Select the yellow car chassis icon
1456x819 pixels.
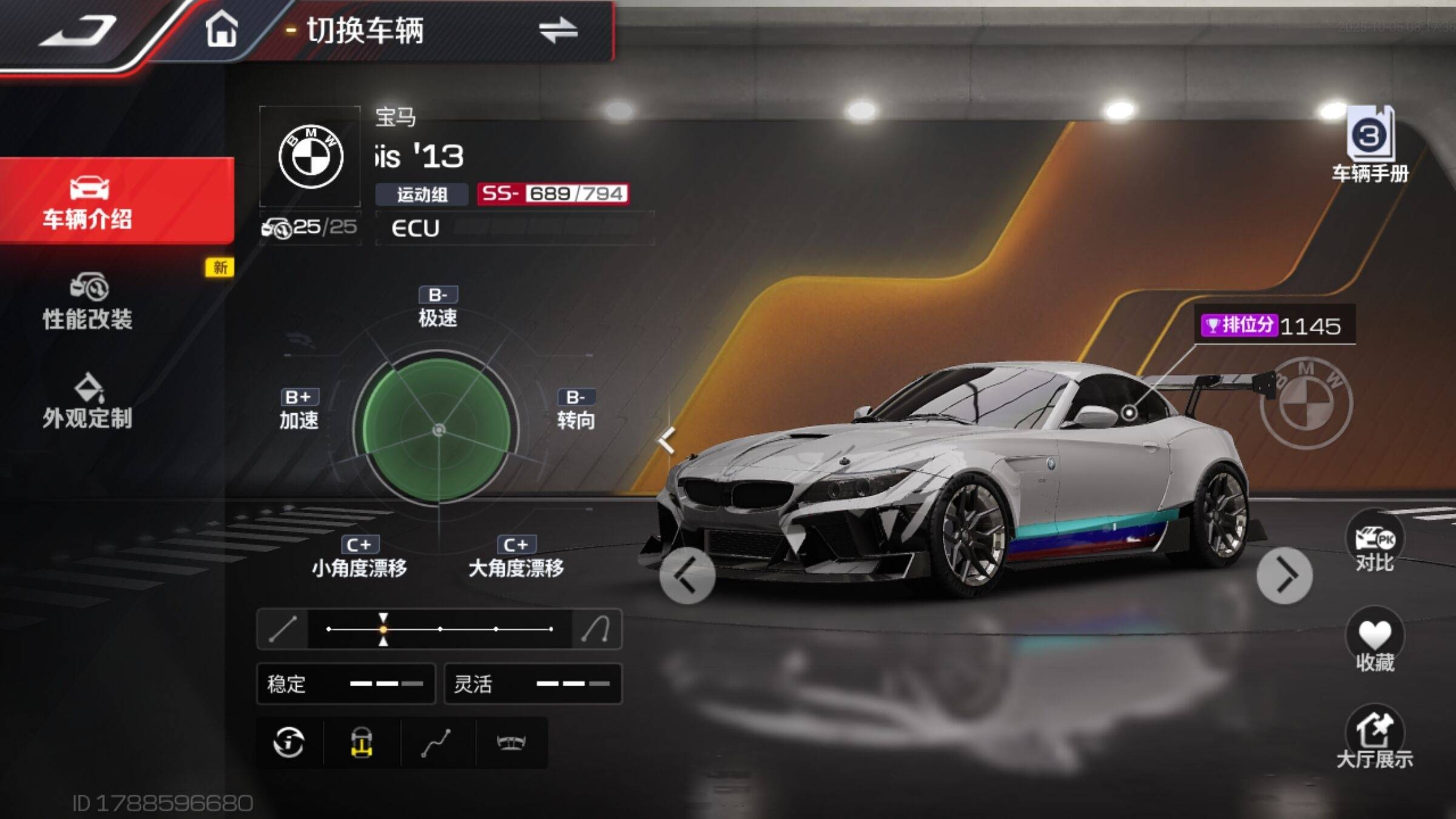[x=362, y=742]
